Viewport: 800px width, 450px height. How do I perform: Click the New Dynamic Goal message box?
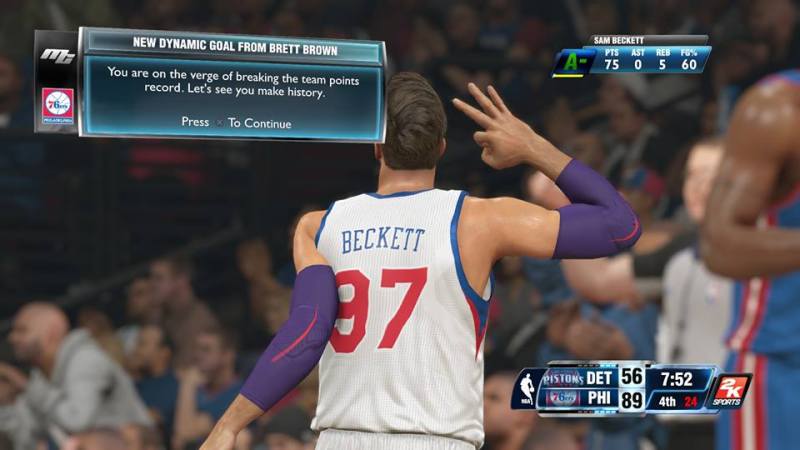[x=232, y=84]
